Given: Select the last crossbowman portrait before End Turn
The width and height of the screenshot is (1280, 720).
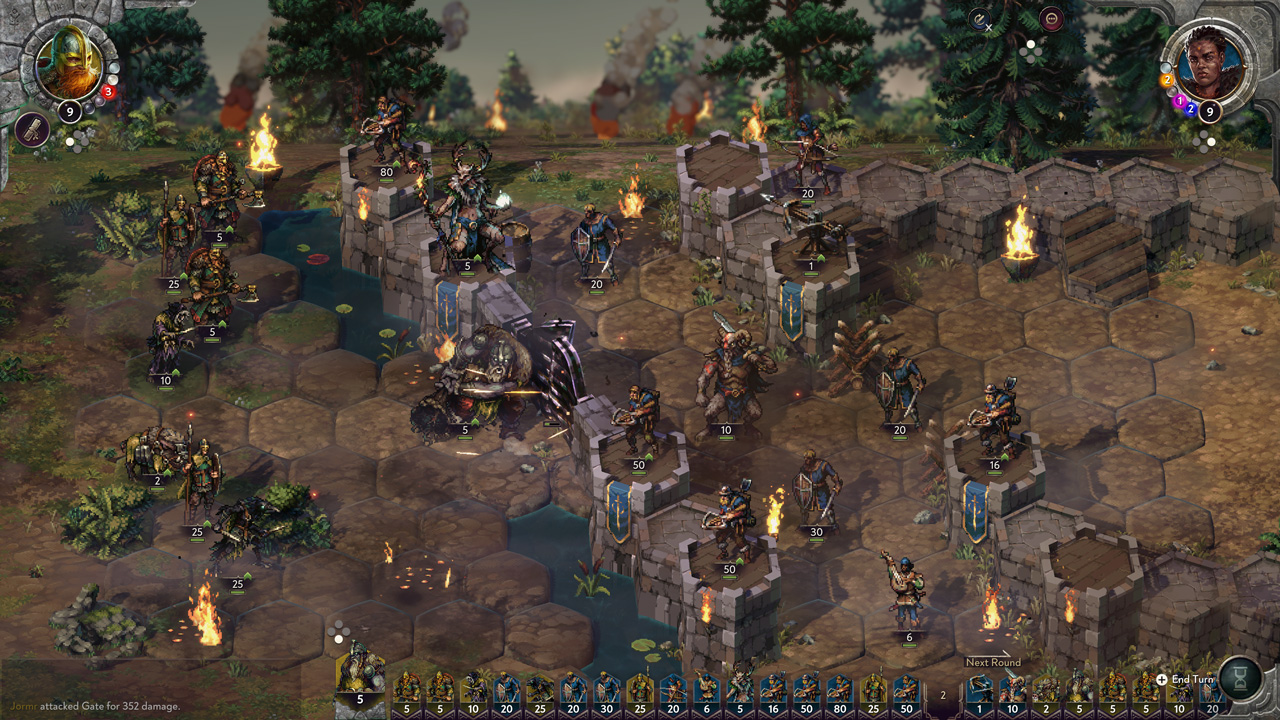Looking at the screenshot, I should (1210, 690).
